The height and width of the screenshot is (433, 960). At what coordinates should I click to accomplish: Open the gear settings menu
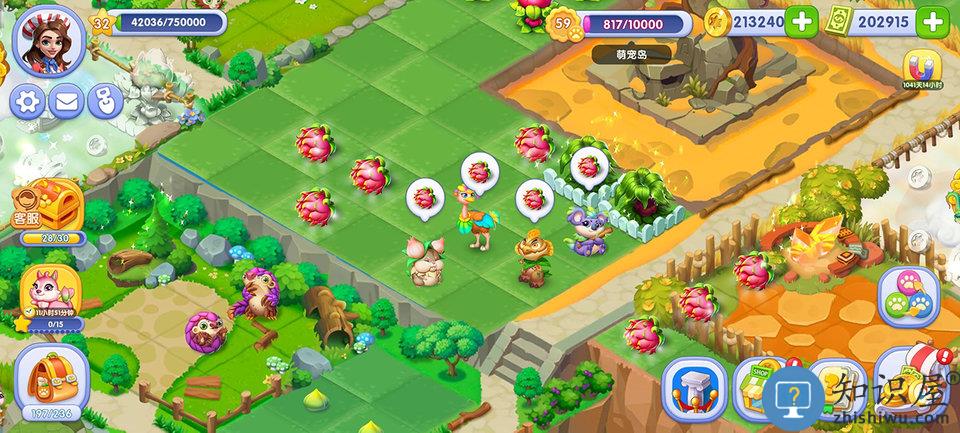pyautogui.click(x=29, y=101)
